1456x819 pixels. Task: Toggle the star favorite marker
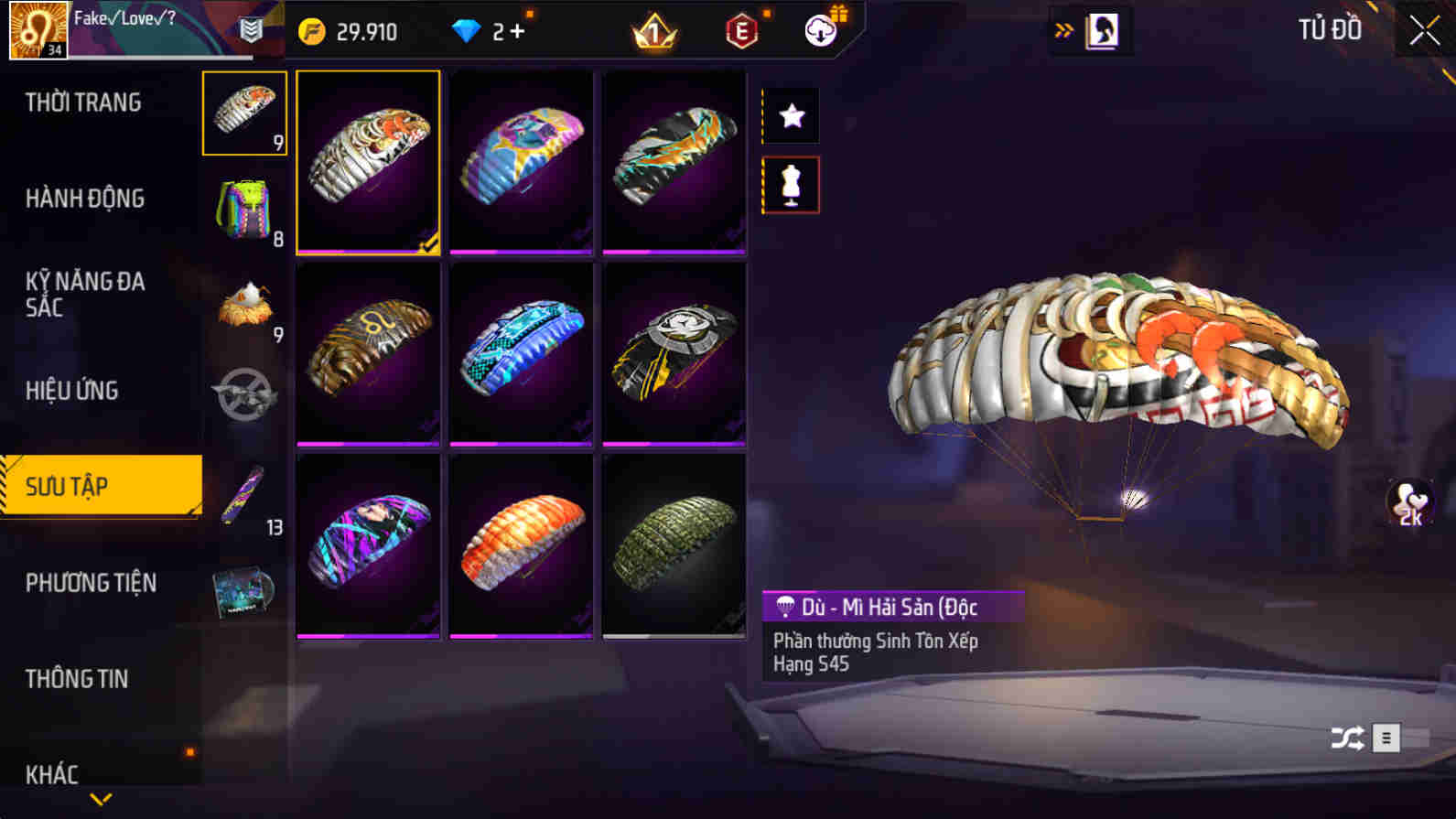tap(790, 116)
